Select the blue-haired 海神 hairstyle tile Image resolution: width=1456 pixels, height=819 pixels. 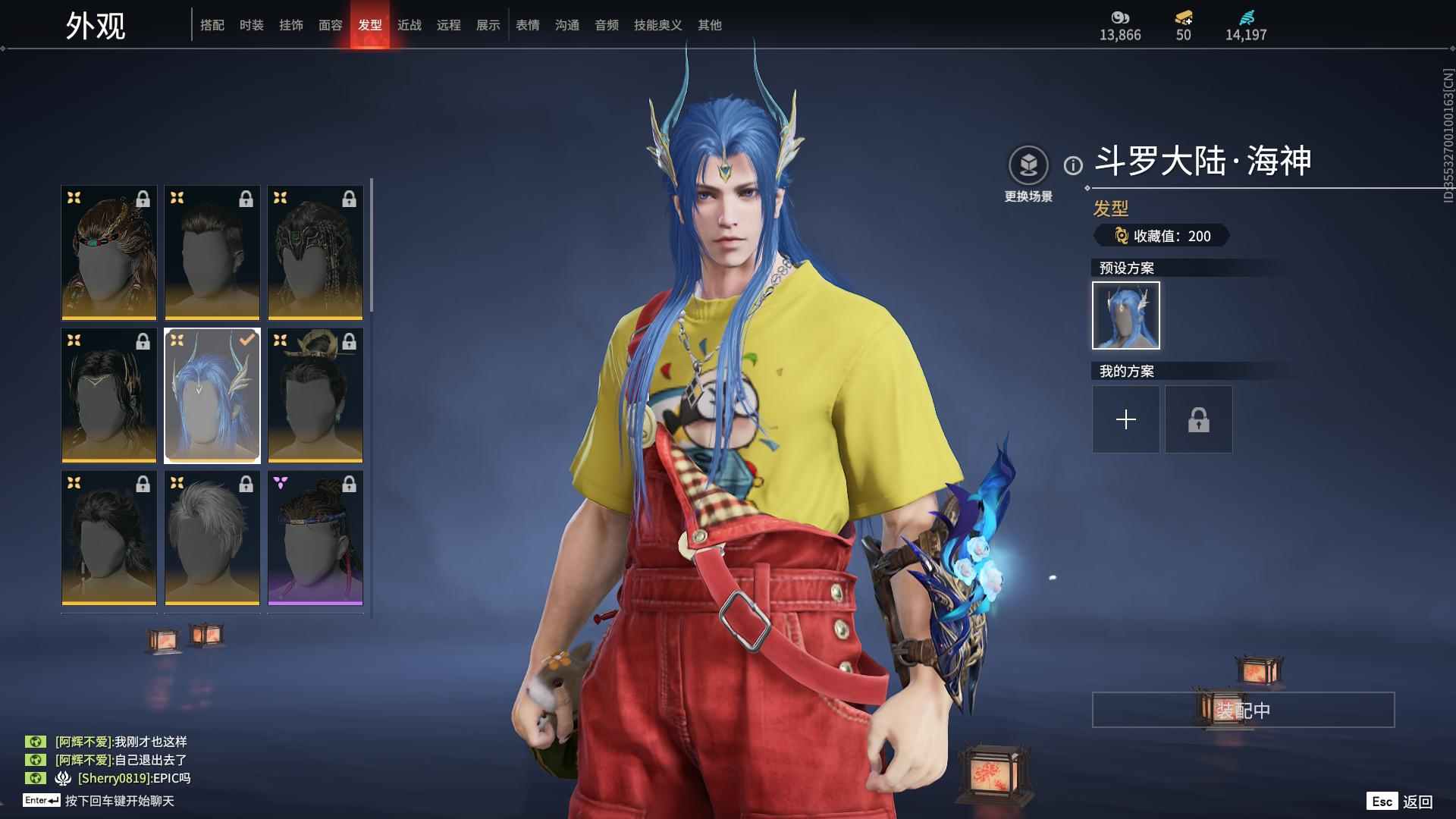[212, 396]
